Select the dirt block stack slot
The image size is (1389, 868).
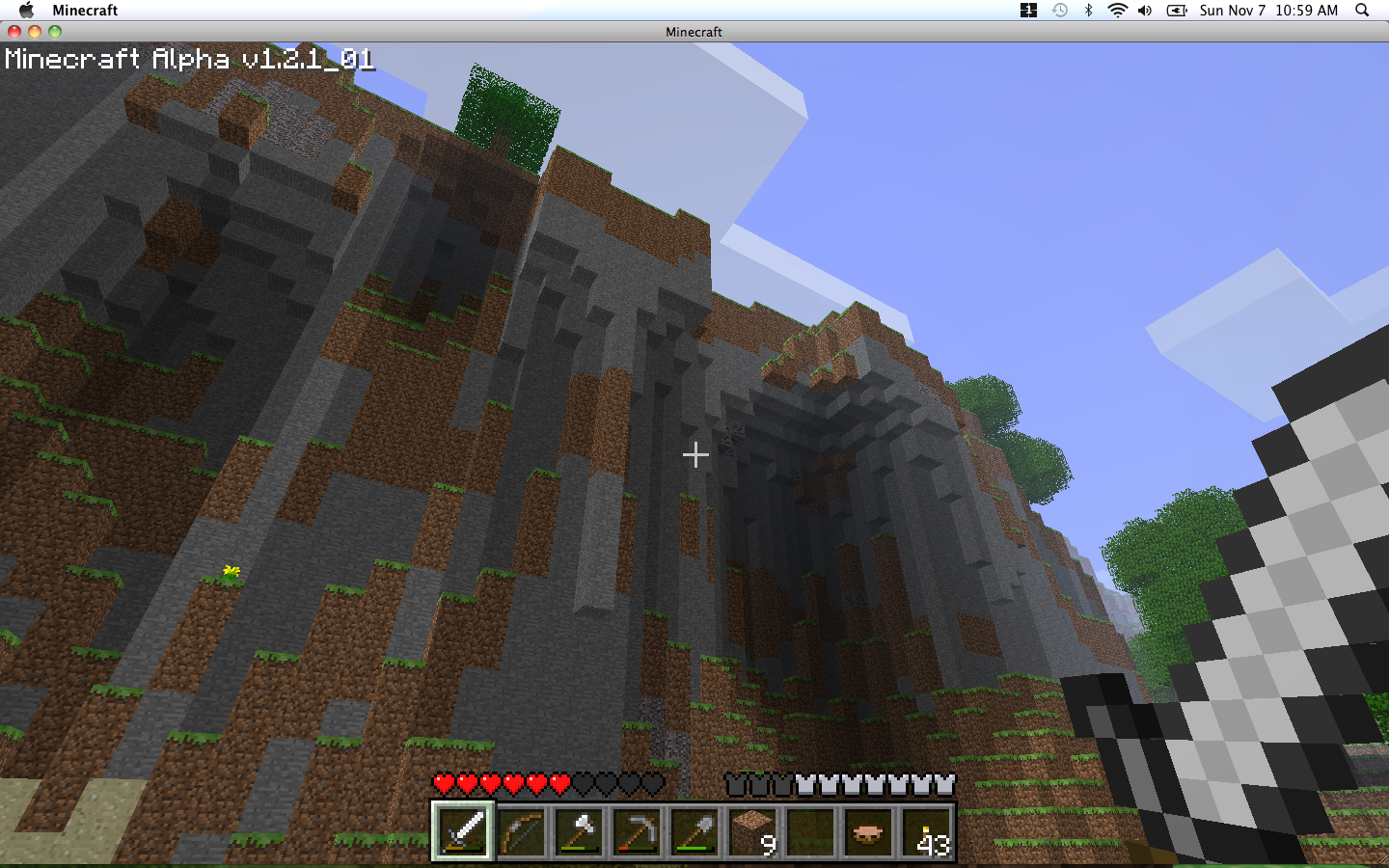point(752,830)
